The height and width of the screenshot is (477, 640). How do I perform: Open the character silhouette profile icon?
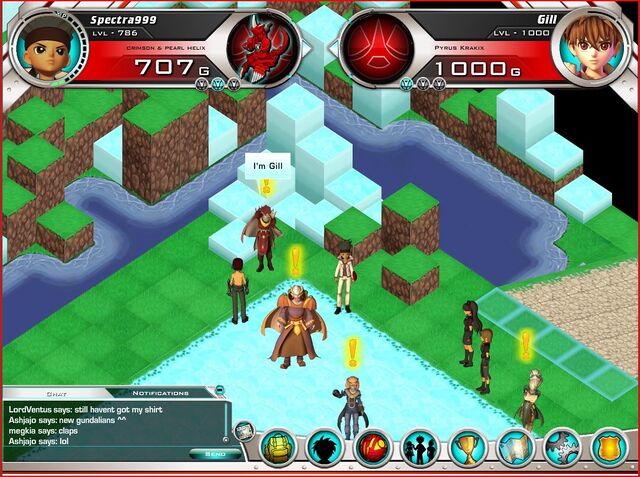click(325, 446)
